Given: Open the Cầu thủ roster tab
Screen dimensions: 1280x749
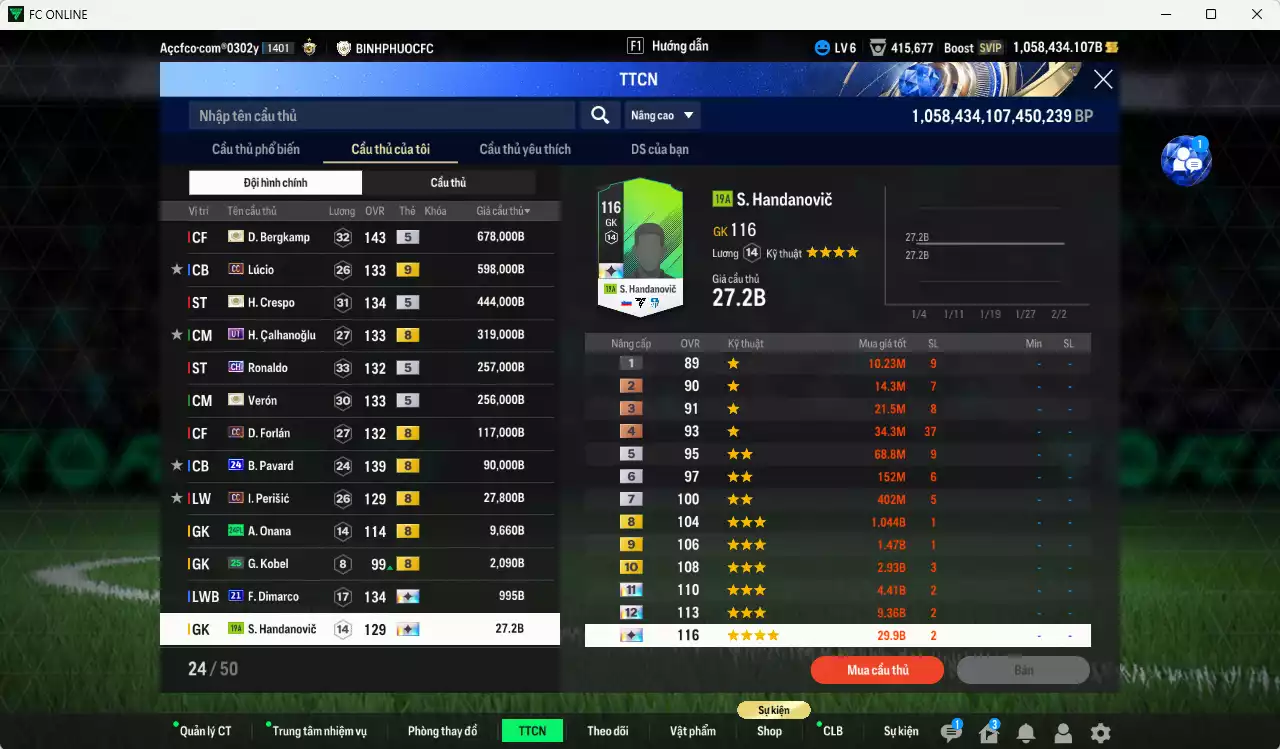Looking at the screenshot, I should 448,182.
